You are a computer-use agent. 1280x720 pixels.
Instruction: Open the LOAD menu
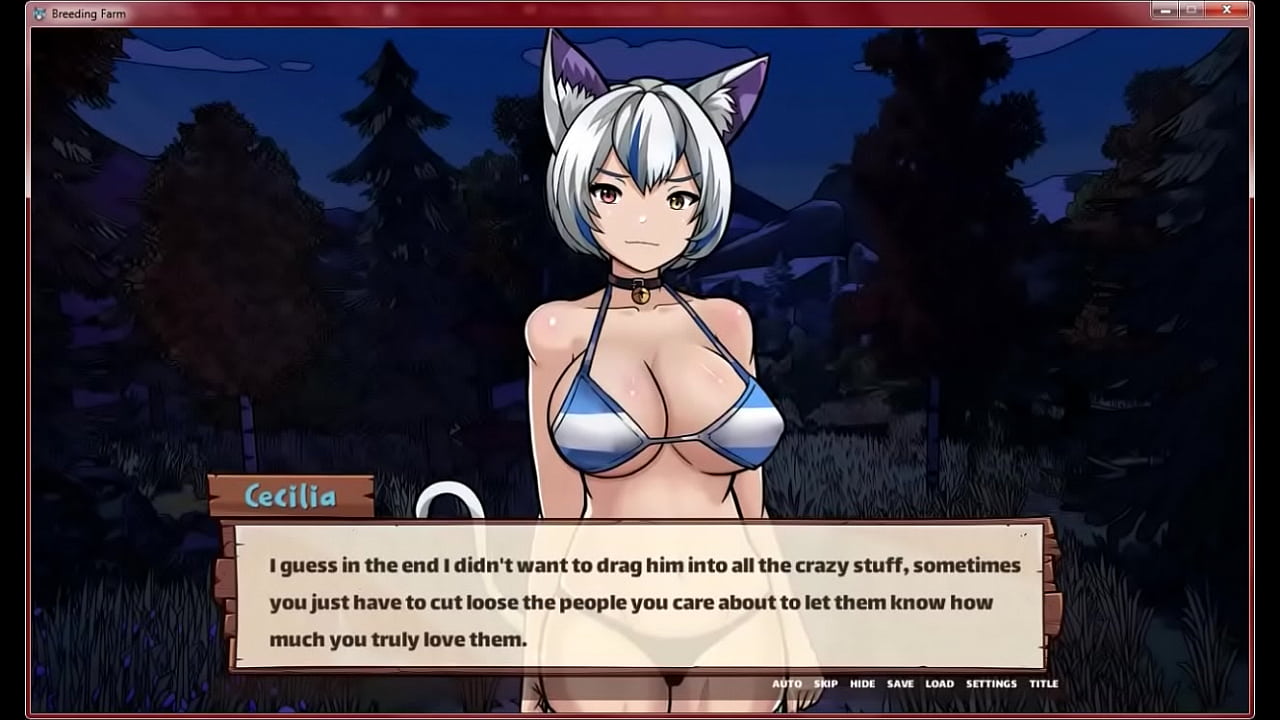(x=939, y=684)
